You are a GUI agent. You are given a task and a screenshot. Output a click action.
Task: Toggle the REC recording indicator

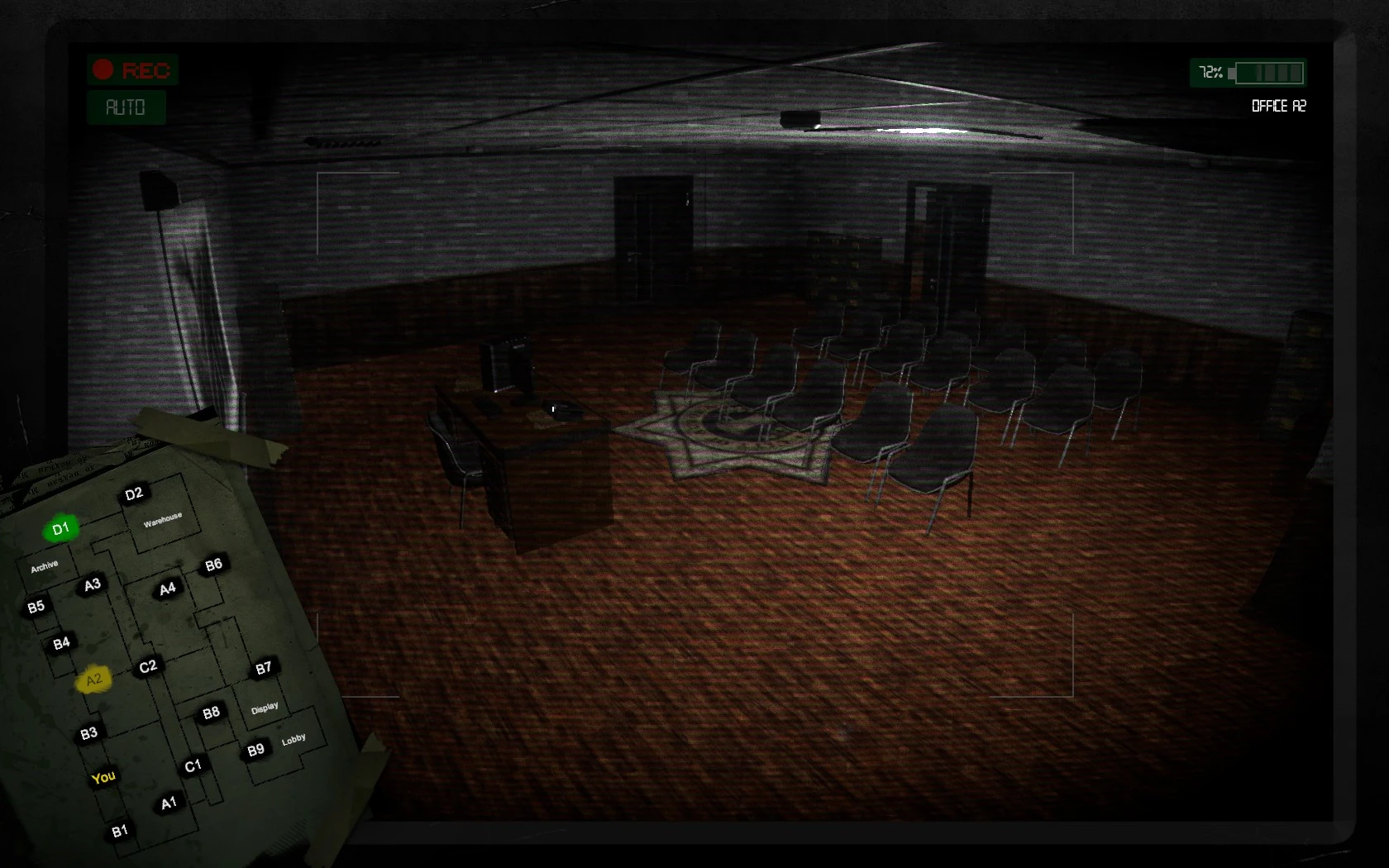coord(133,70)
